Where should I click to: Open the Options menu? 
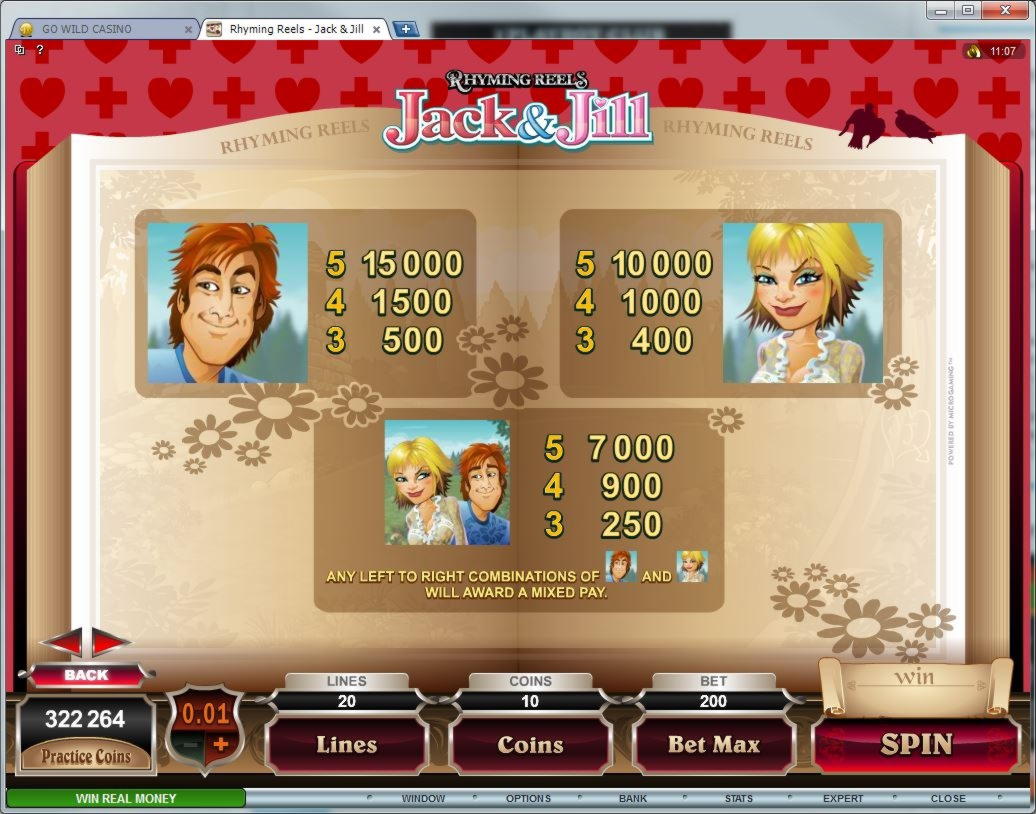click(x=528, y=799)
